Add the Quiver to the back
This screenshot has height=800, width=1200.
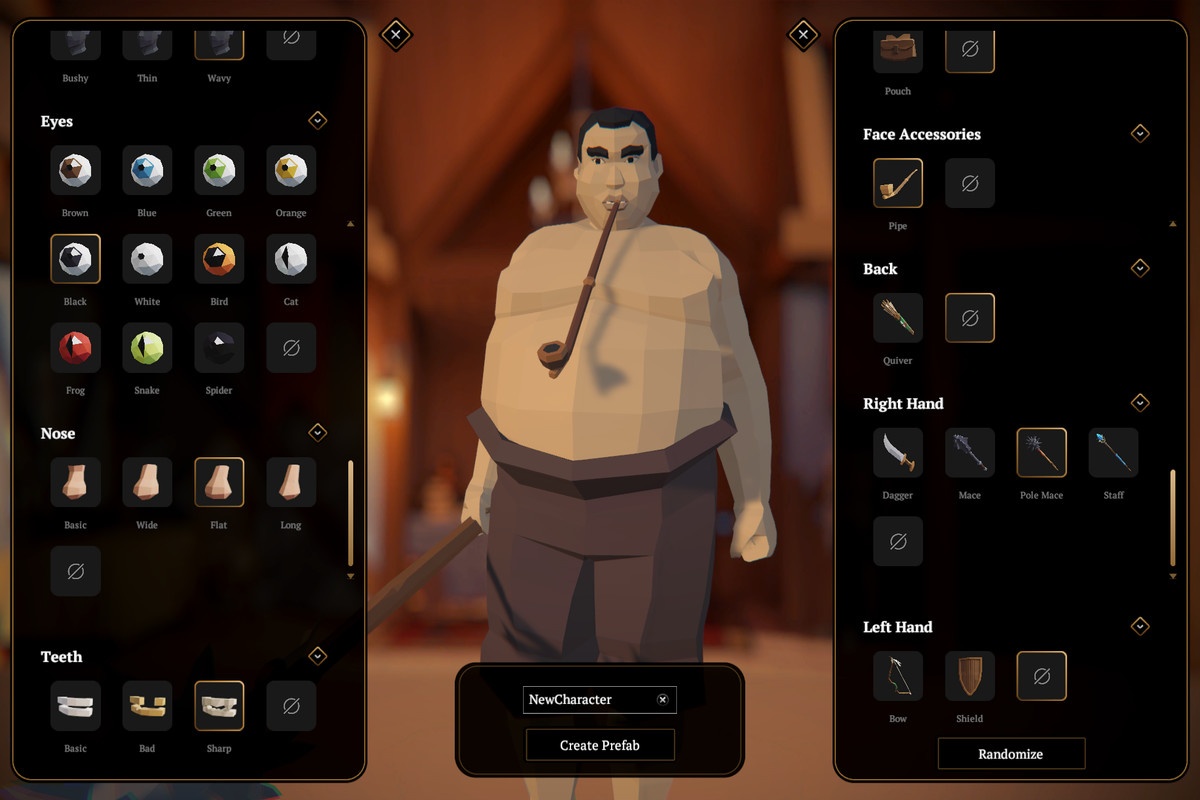898,318
